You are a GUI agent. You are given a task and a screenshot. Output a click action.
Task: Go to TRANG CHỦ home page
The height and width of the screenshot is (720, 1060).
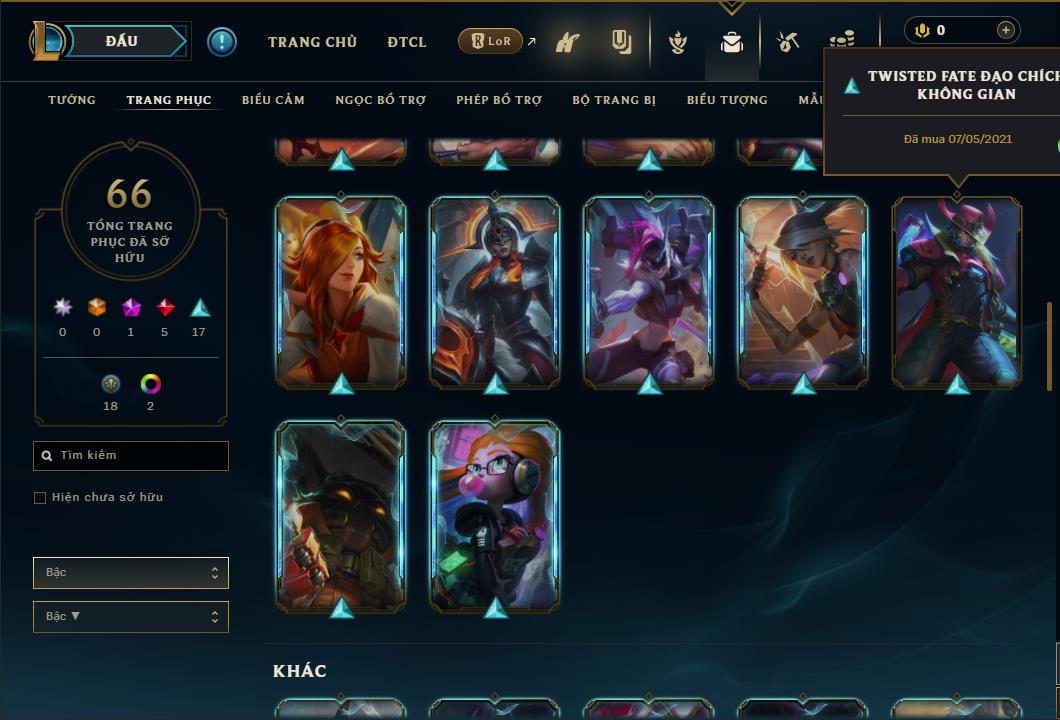pyautogui.click(x=312, y=42)
